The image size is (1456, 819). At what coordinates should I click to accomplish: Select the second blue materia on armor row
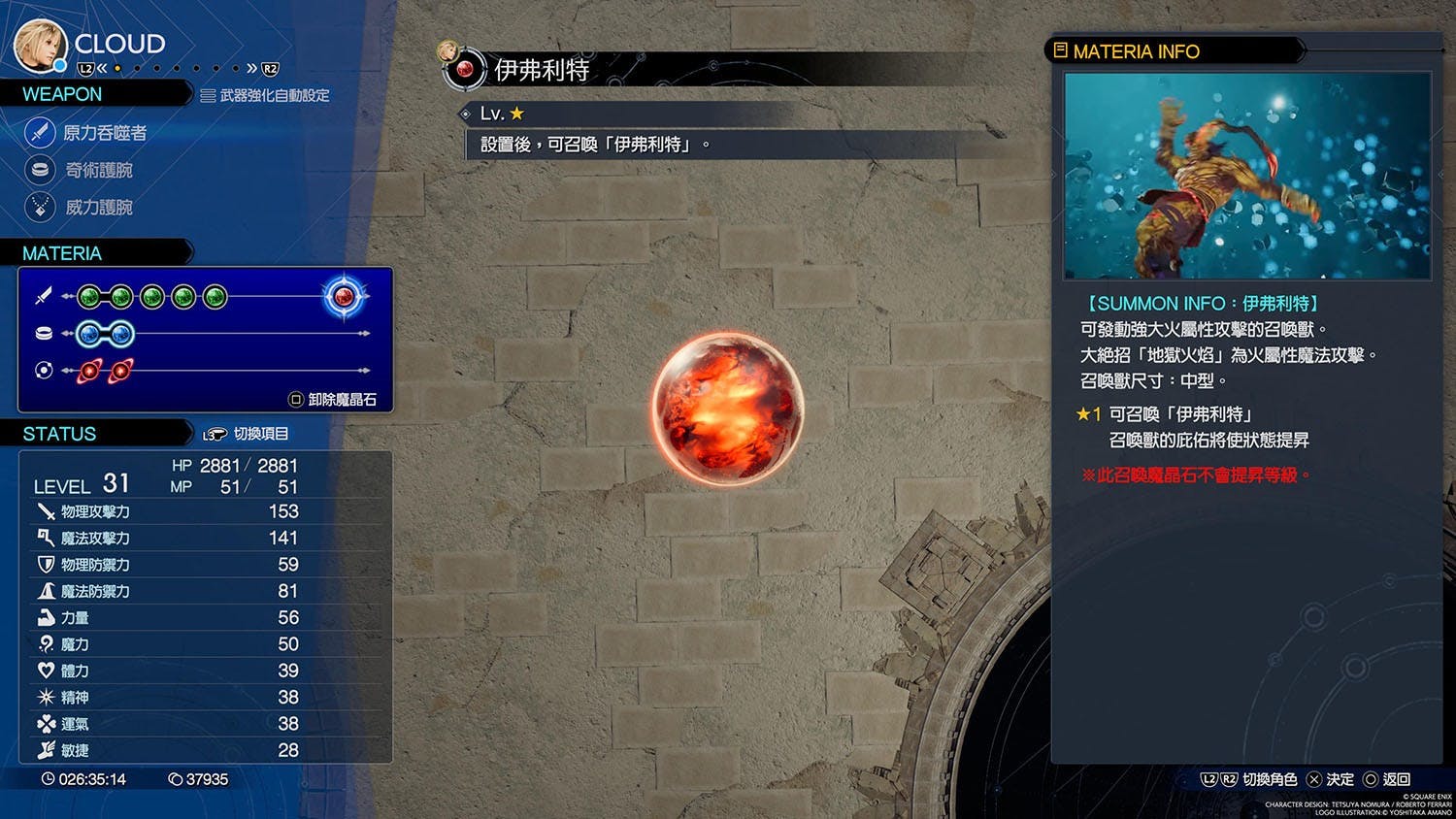[121, 334]
